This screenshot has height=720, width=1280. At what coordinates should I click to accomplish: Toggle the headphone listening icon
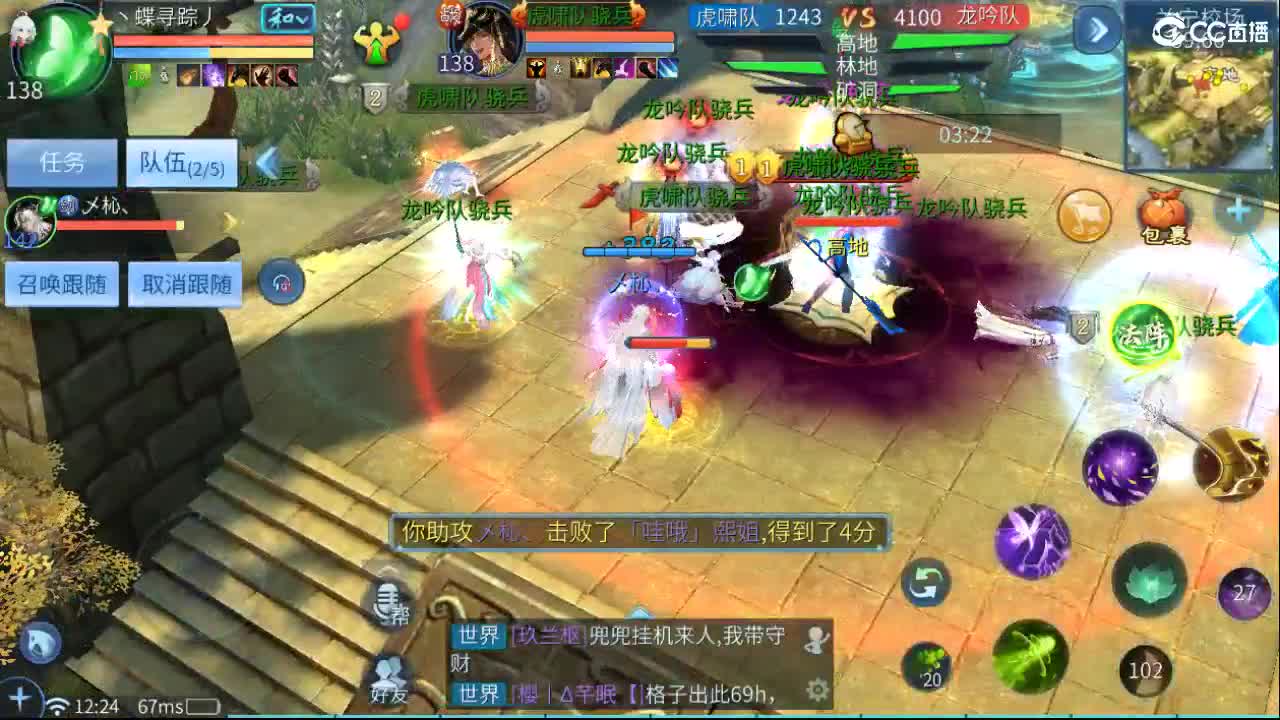[x=281, y=282]
